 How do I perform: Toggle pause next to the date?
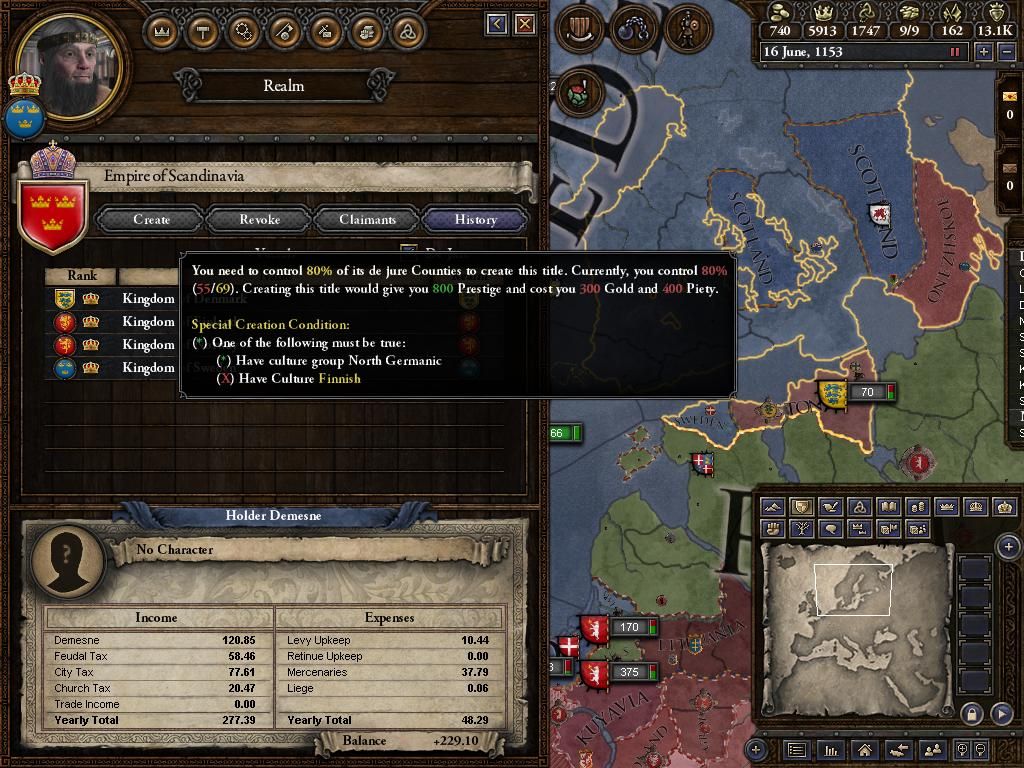955,52
